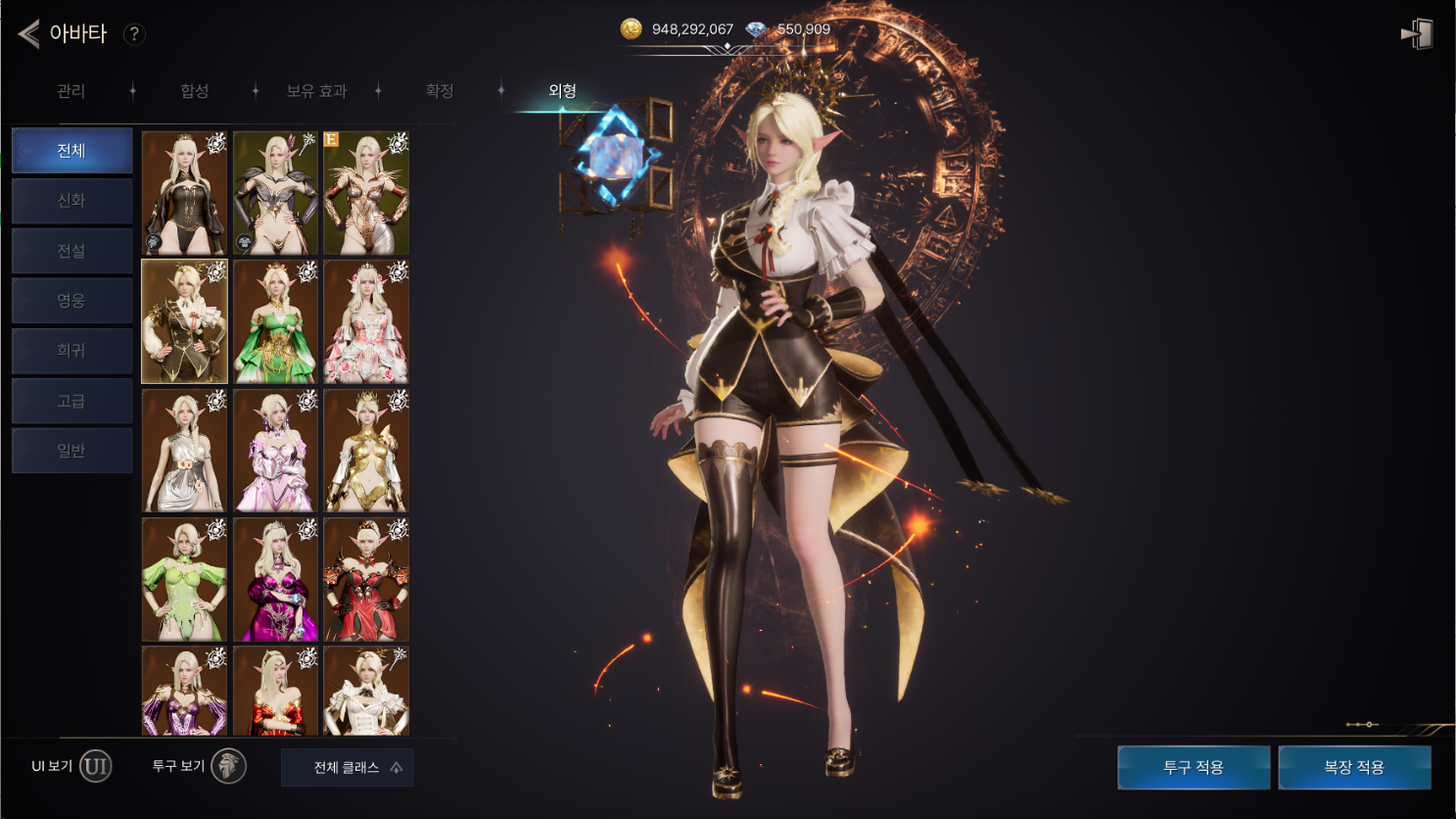Open the 합성 tab

(x=195, y=91)
